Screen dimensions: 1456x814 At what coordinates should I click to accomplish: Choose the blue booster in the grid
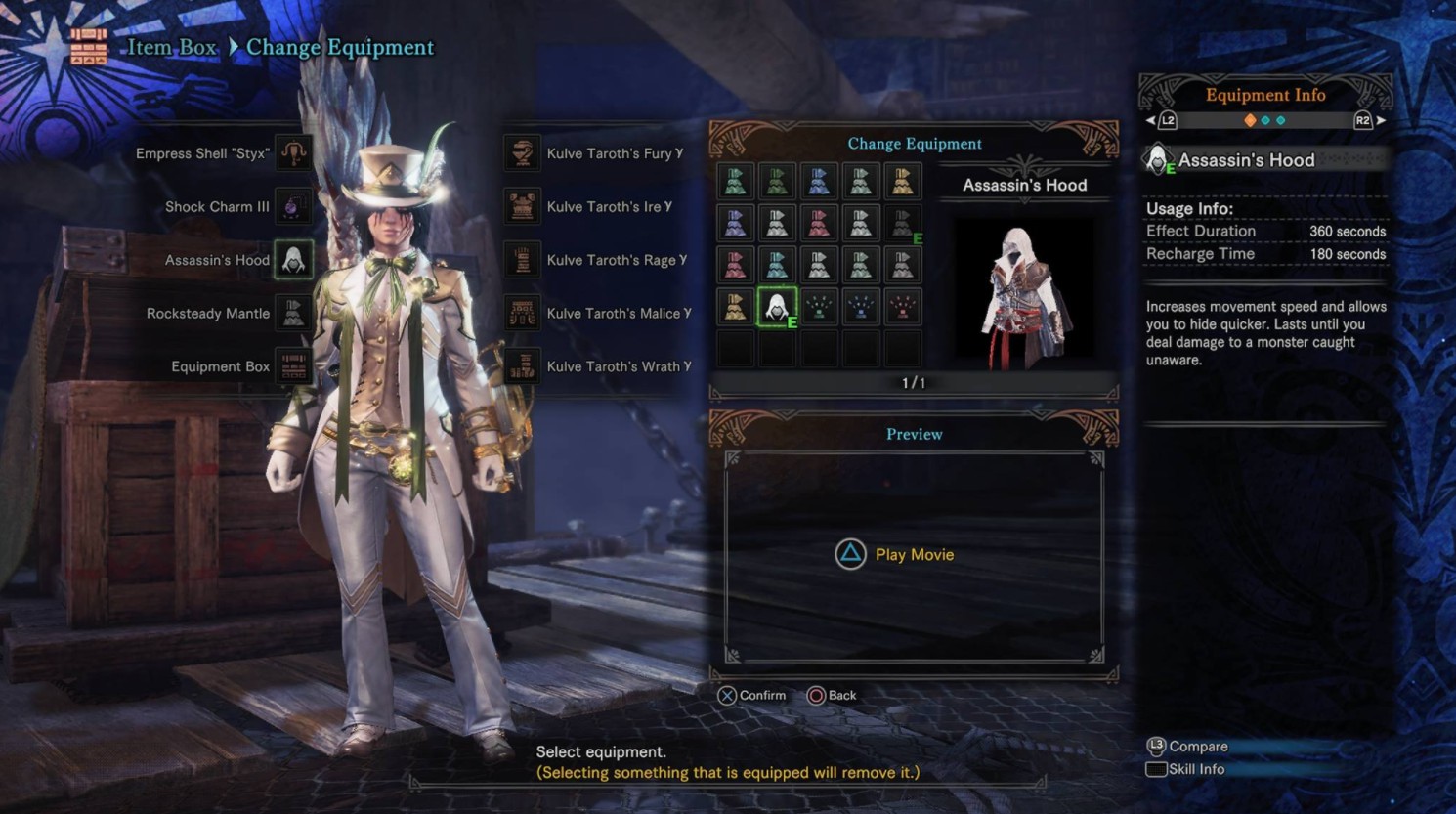pos(861,307)
